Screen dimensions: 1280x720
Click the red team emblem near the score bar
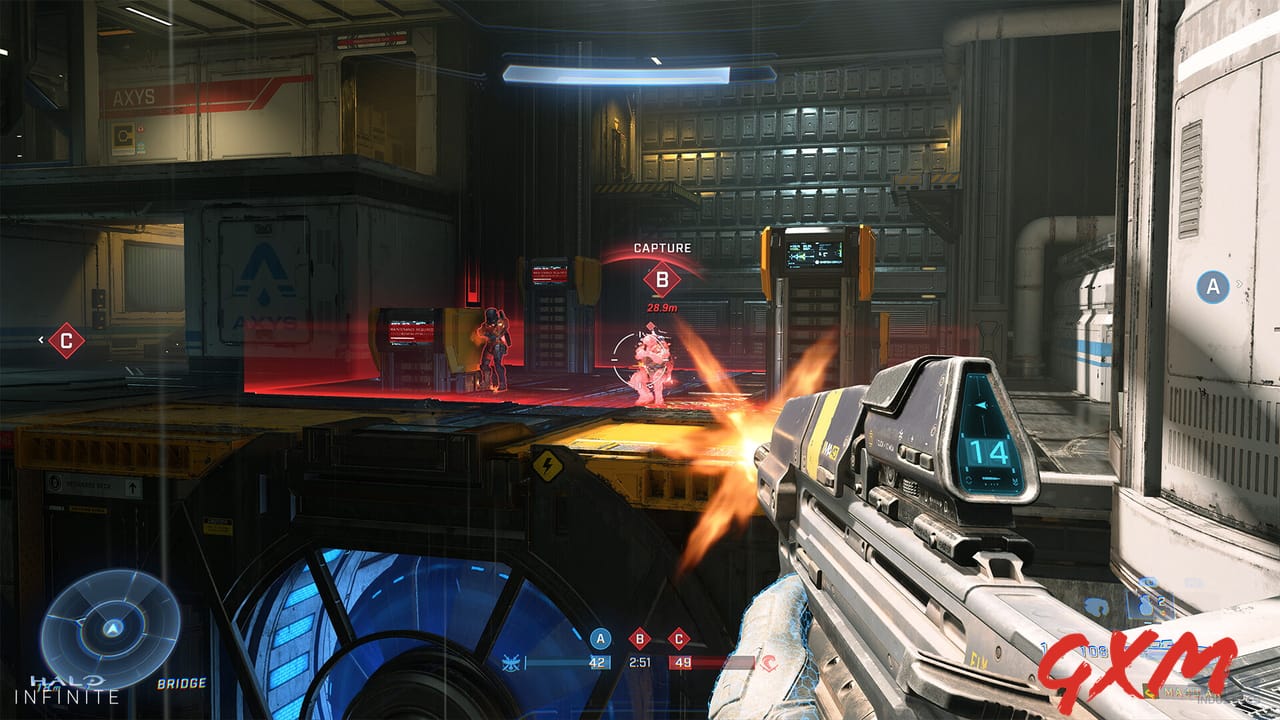(767, 661)
